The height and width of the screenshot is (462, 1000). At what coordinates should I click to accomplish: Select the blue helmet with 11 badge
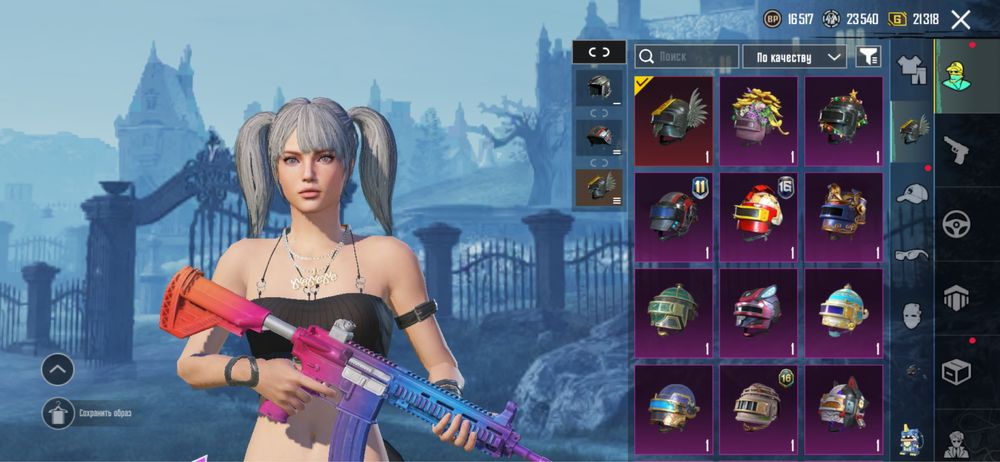point(674,217)
